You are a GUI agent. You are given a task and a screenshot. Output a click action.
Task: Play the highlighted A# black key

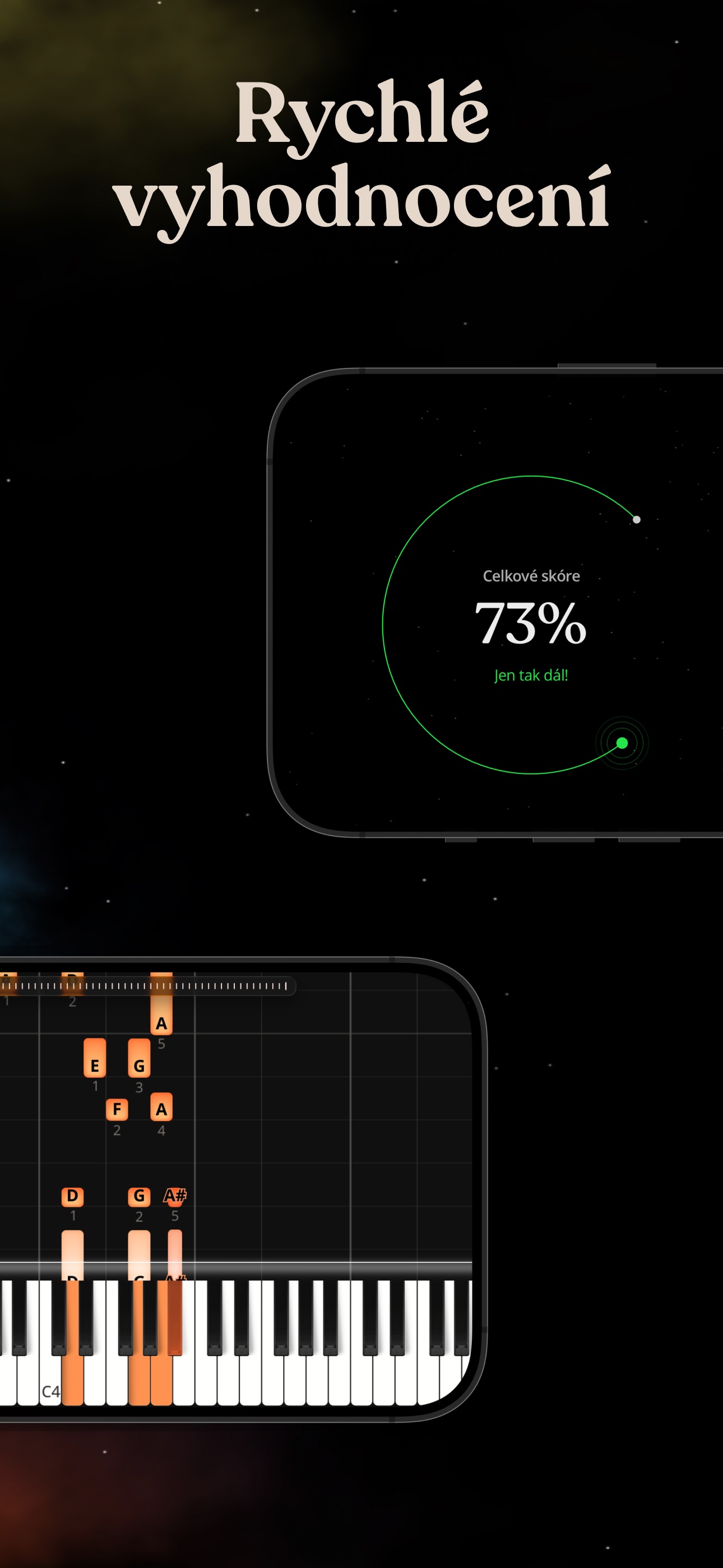coord(175,1315)
